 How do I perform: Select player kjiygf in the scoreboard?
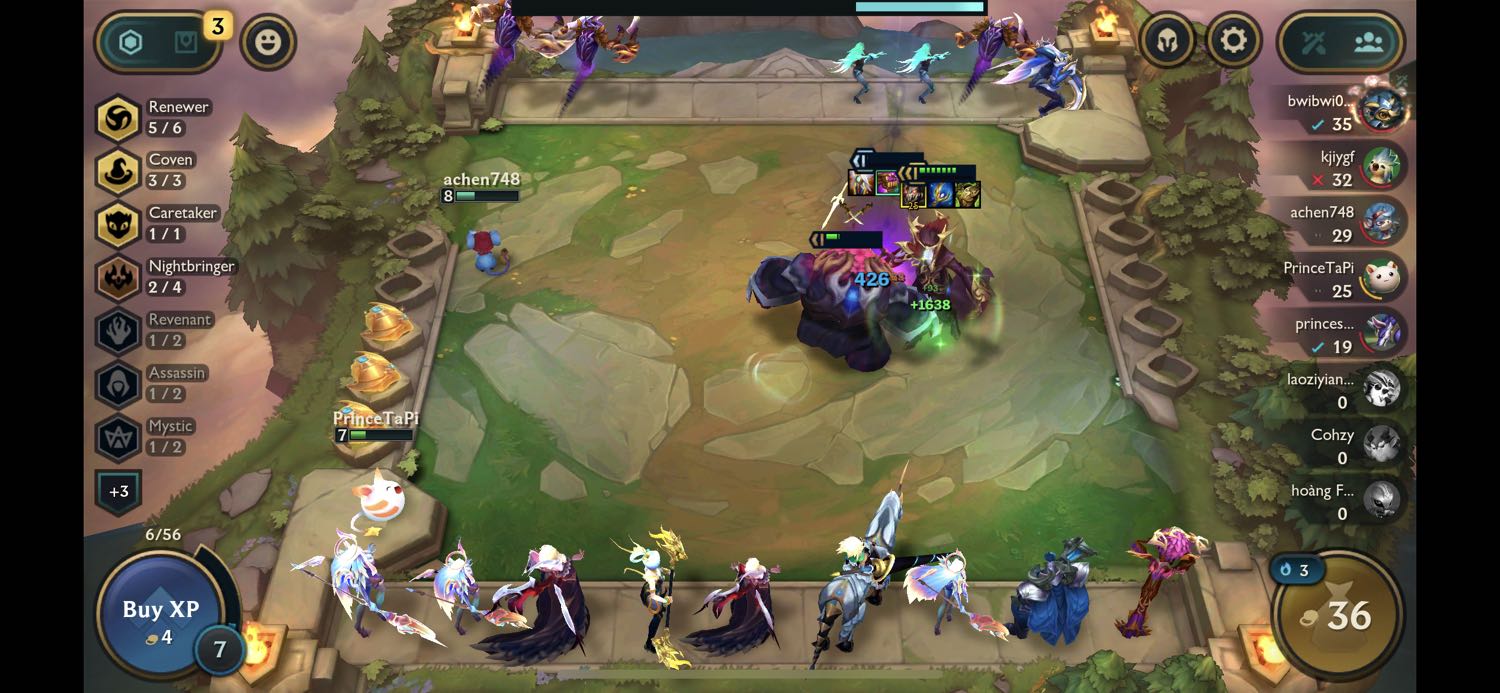coord(1350,167)
